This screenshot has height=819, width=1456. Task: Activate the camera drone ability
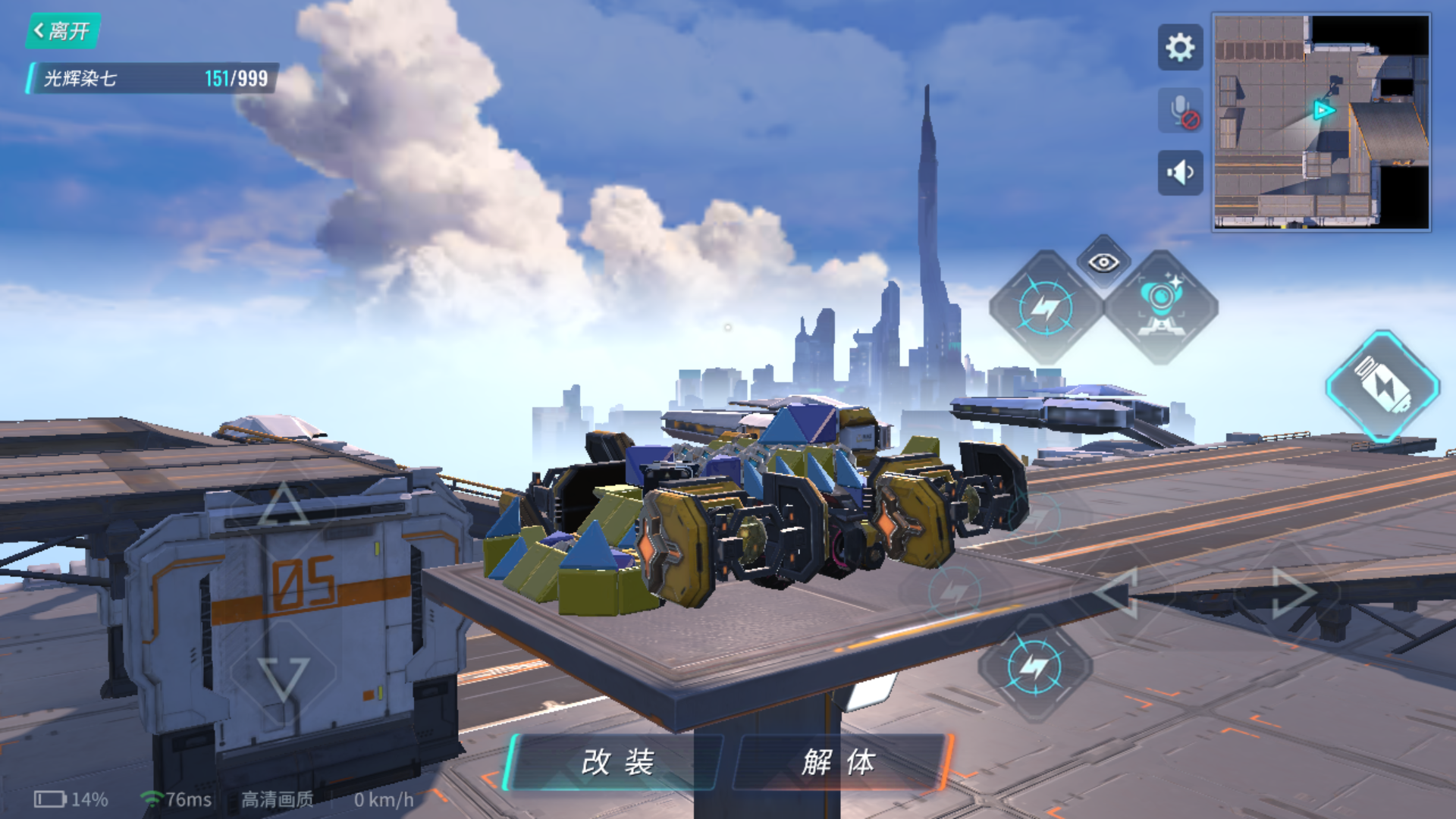click(1160, 306)
